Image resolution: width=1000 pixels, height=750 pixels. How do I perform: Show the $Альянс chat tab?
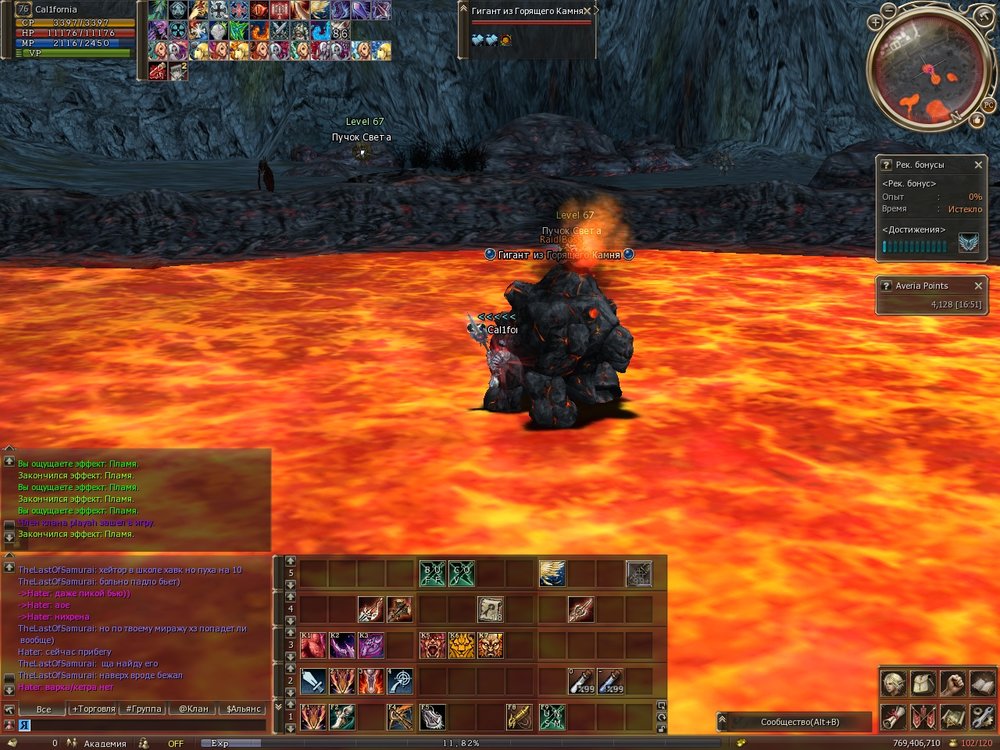click(243, 709)
